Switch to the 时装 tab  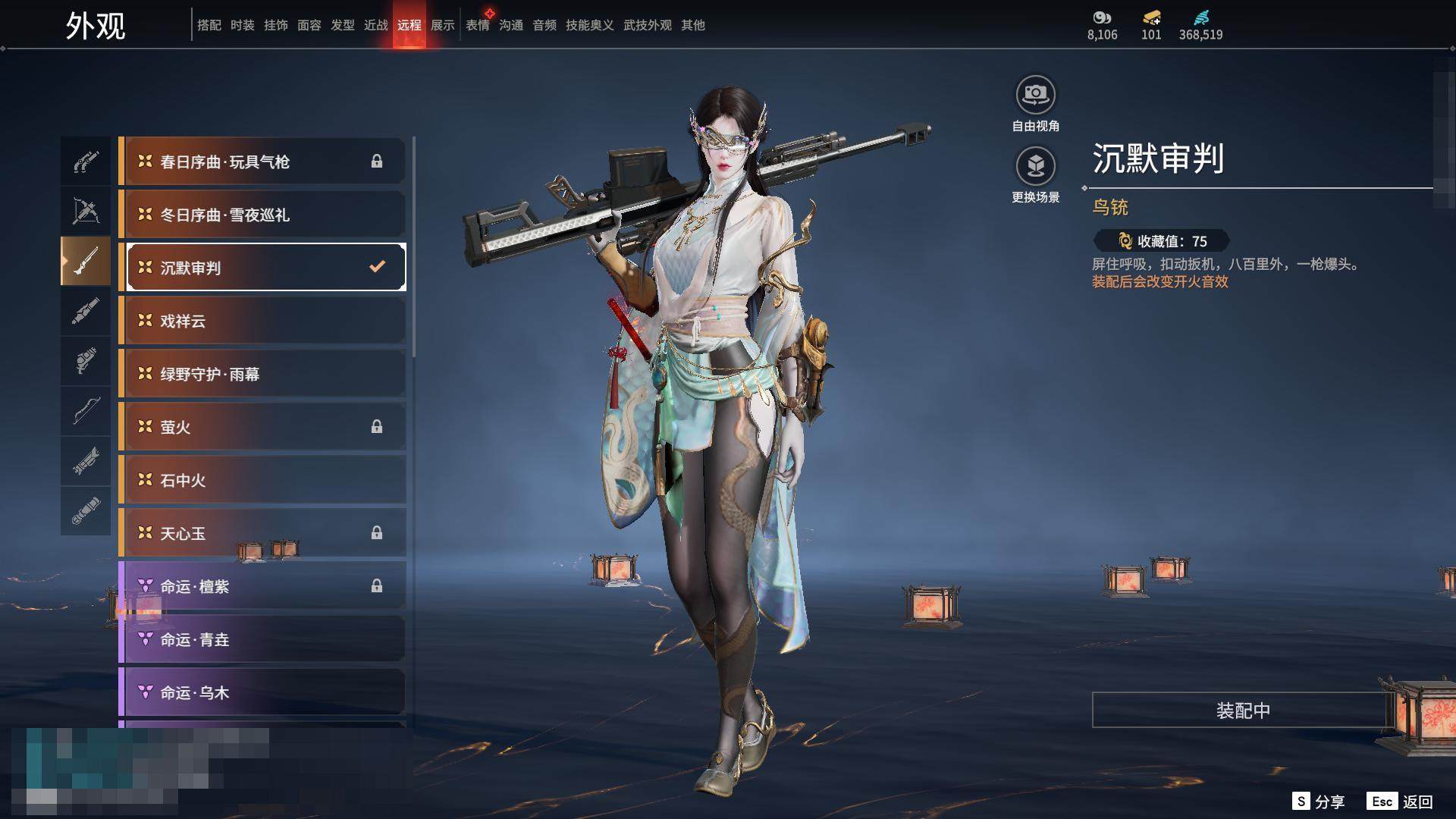pos(243,25)
